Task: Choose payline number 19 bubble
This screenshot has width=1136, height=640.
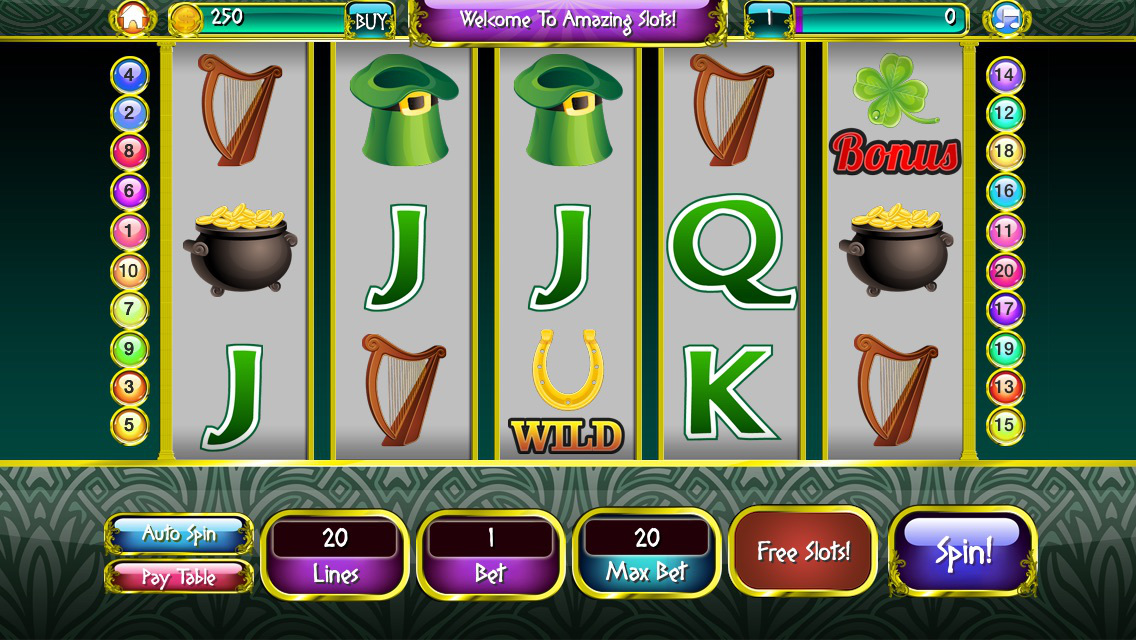Action: click(1004, 348)
